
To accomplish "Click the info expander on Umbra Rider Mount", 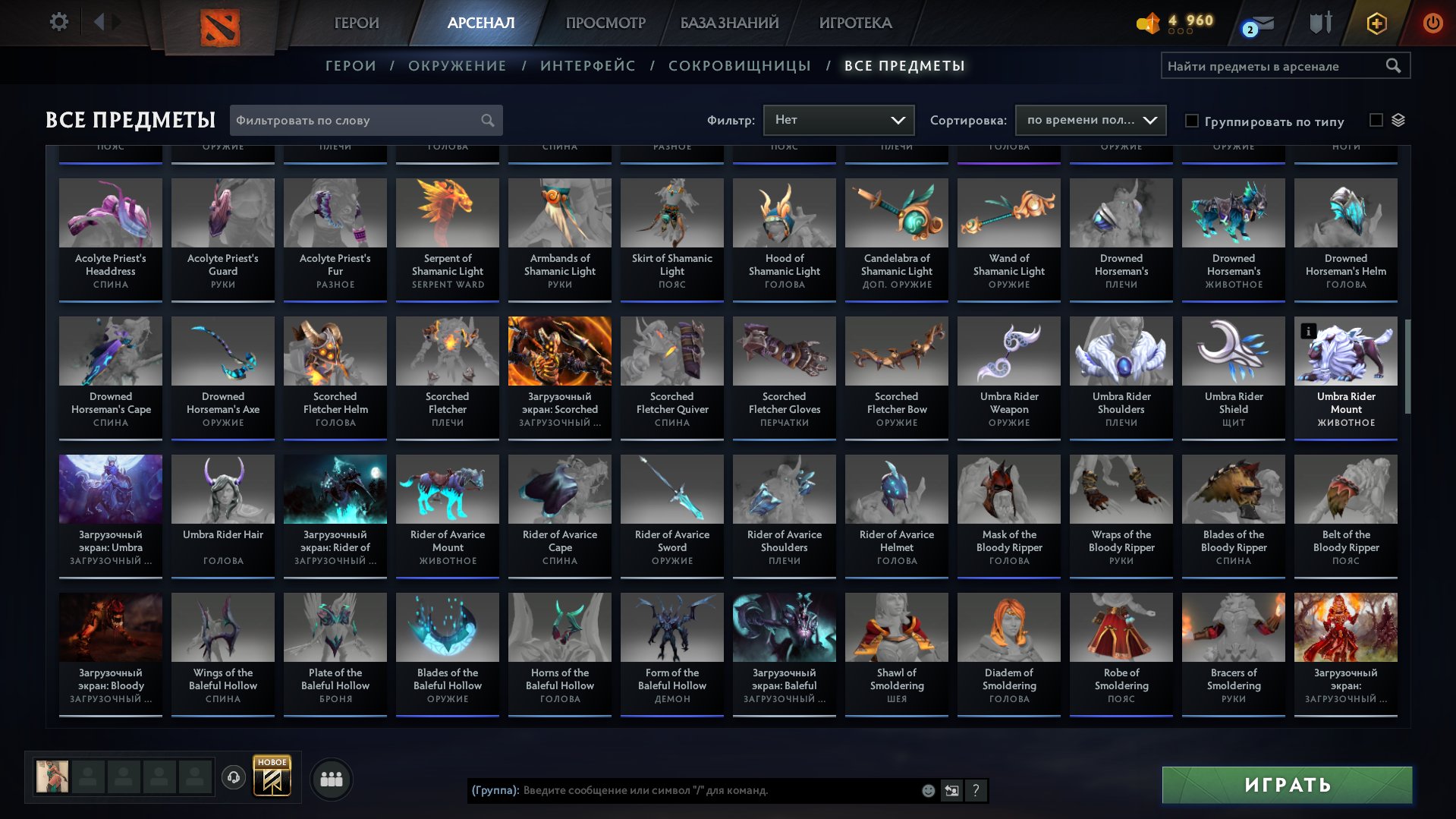I will [x=1308, y=332].
